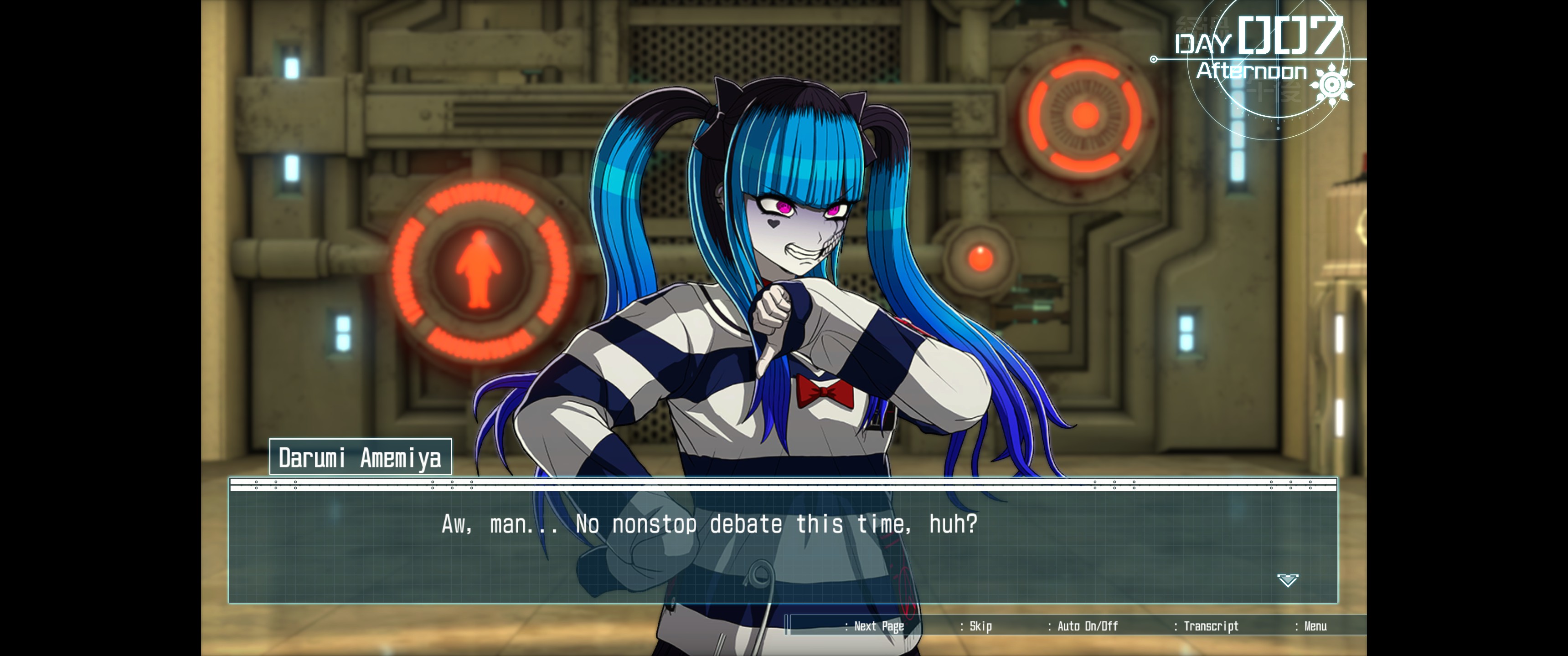Screen dimensions: 1568x656
Task: Skip the current dialogue scene
Action: click(x=980, y=626)
